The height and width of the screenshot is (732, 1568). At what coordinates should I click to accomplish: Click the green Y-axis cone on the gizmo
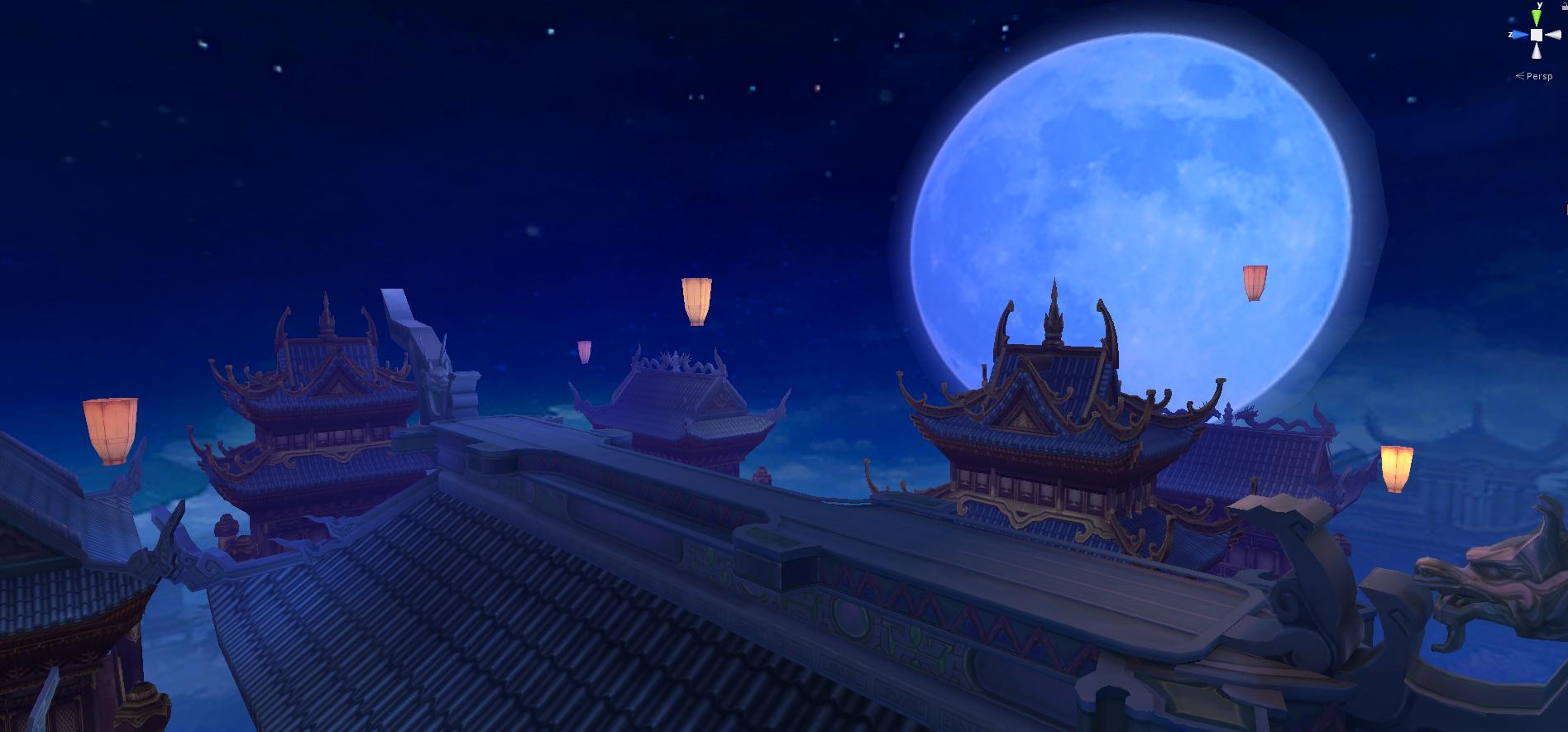pyautogui.click(x=1537, y=17)
